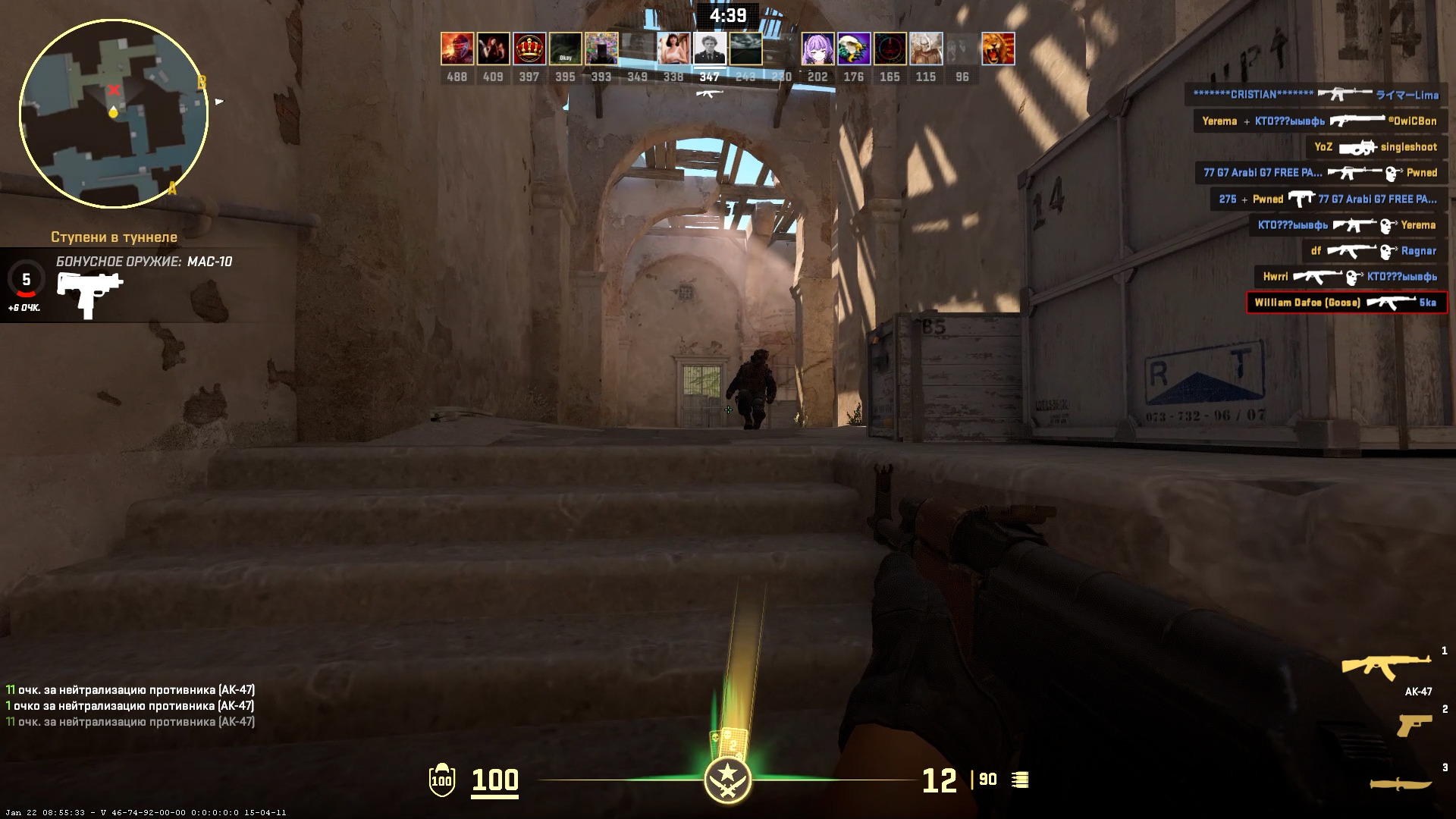Click the YoZ killed singleshoot feed entry

tap(1376, 147)
